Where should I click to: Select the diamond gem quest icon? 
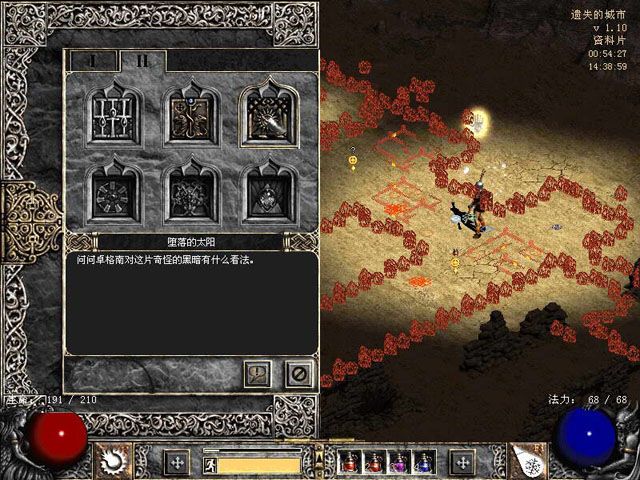click(267, 190)
